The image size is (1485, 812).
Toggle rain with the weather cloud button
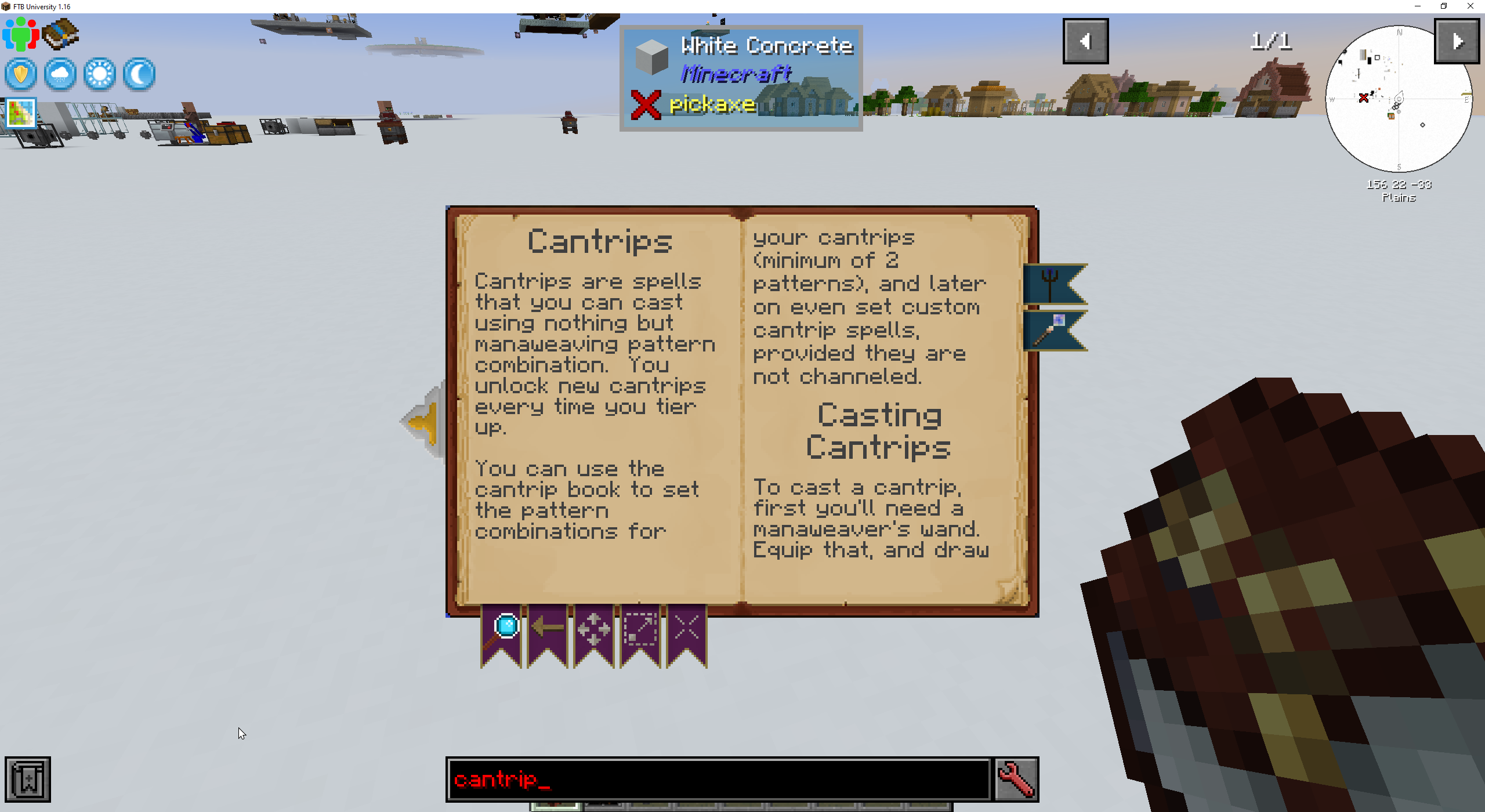(60, 74)
